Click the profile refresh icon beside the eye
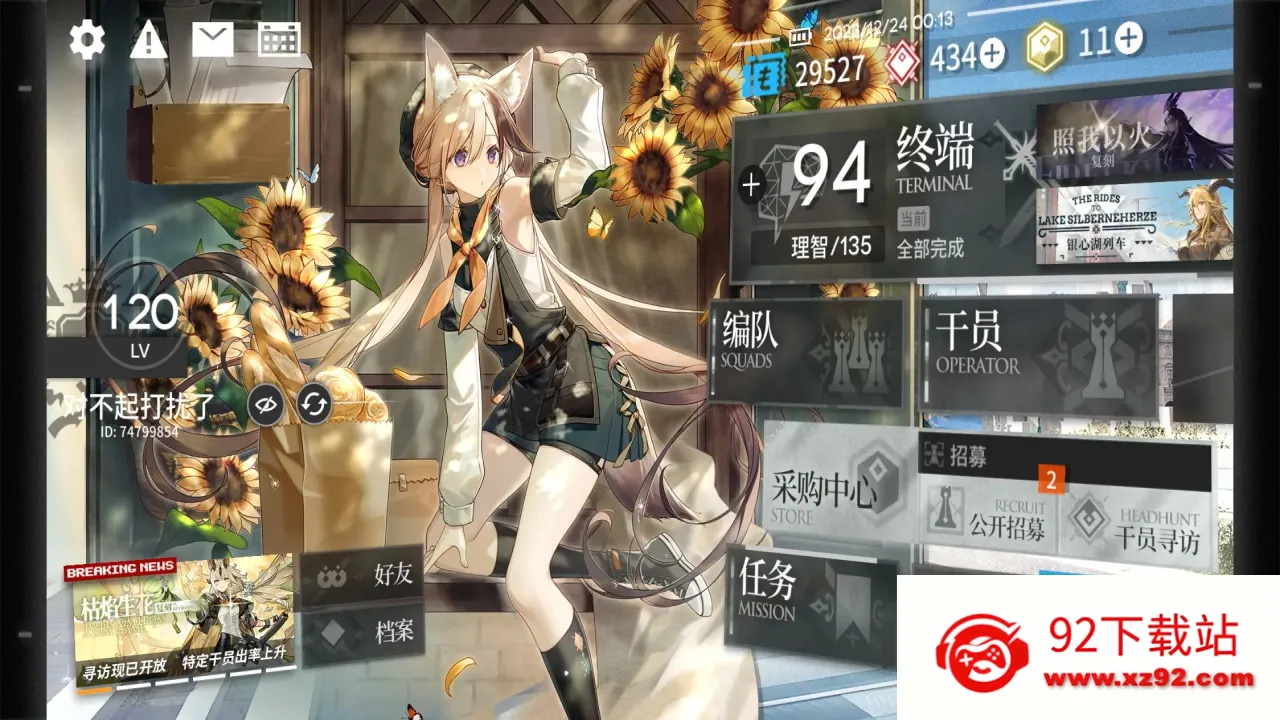Image resolution: width=1280 pixels, height=720 pixels. click(315, 403)
